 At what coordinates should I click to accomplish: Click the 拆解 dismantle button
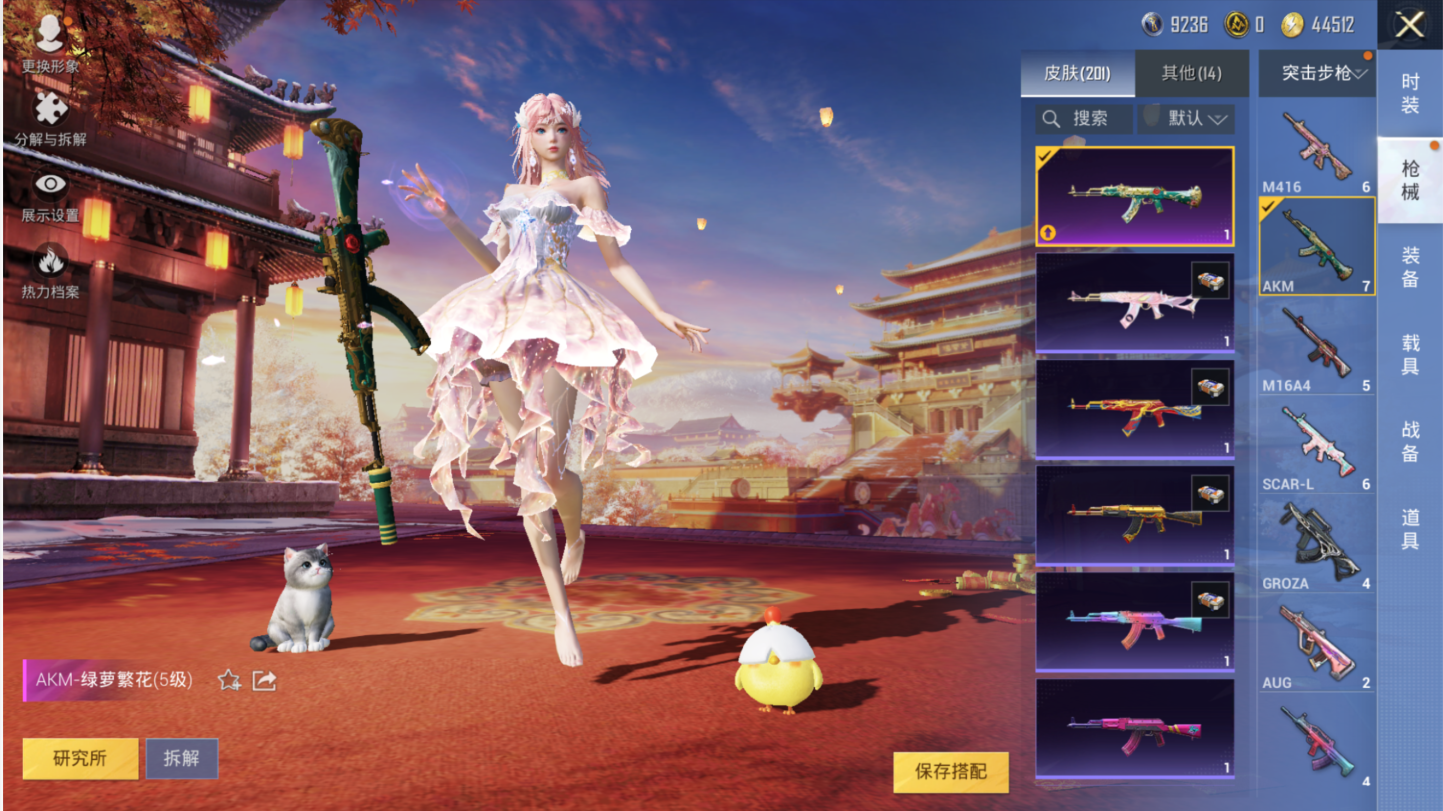pos(182,759)
